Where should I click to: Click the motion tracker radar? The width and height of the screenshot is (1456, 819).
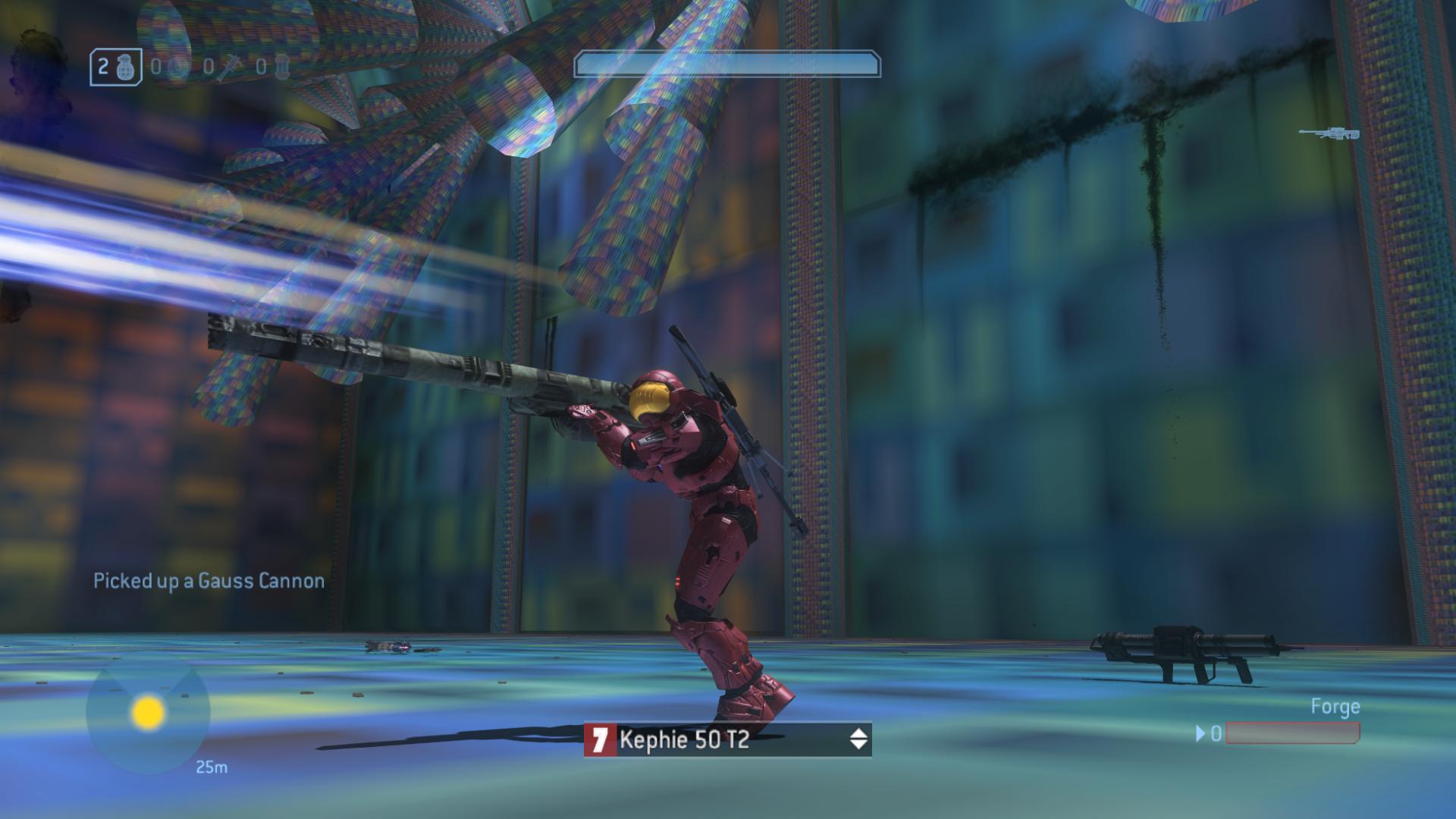coord(148,712)
